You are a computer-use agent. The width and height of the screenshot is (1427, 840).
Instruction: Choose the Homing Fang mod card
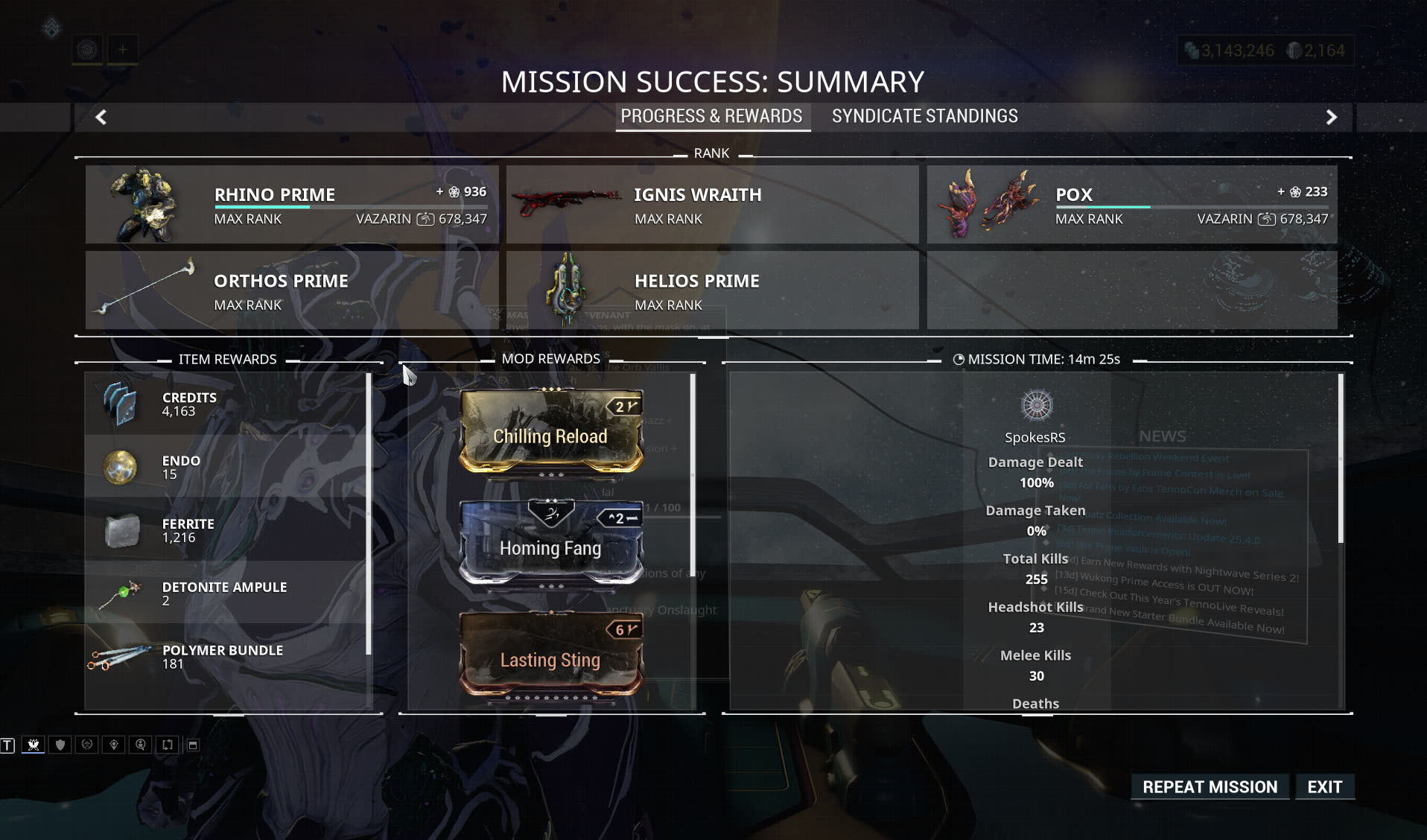(x=550, y=543)
